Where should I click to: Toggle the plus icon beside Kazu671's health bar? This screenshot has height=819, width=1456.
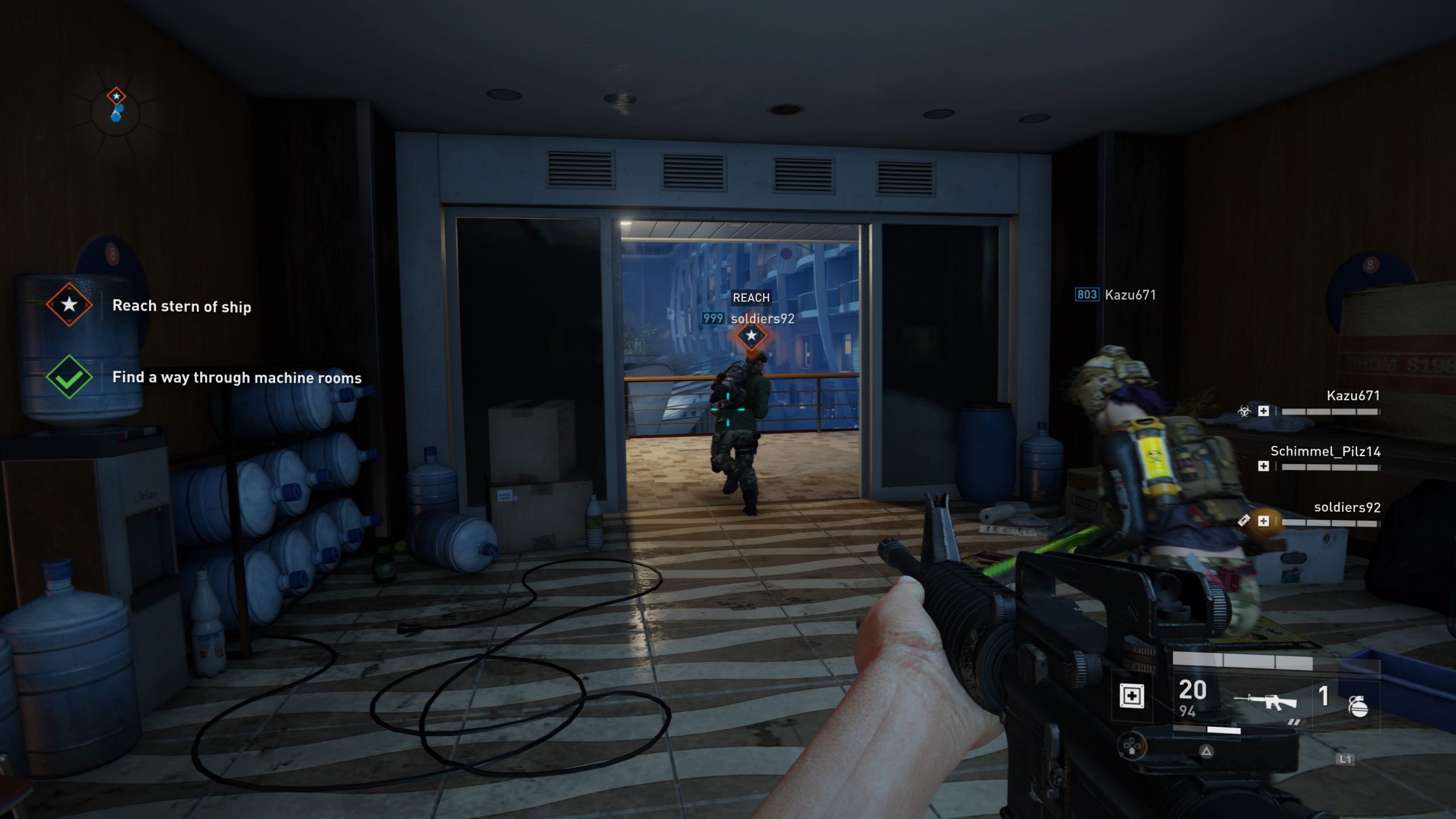(1264, 412)
